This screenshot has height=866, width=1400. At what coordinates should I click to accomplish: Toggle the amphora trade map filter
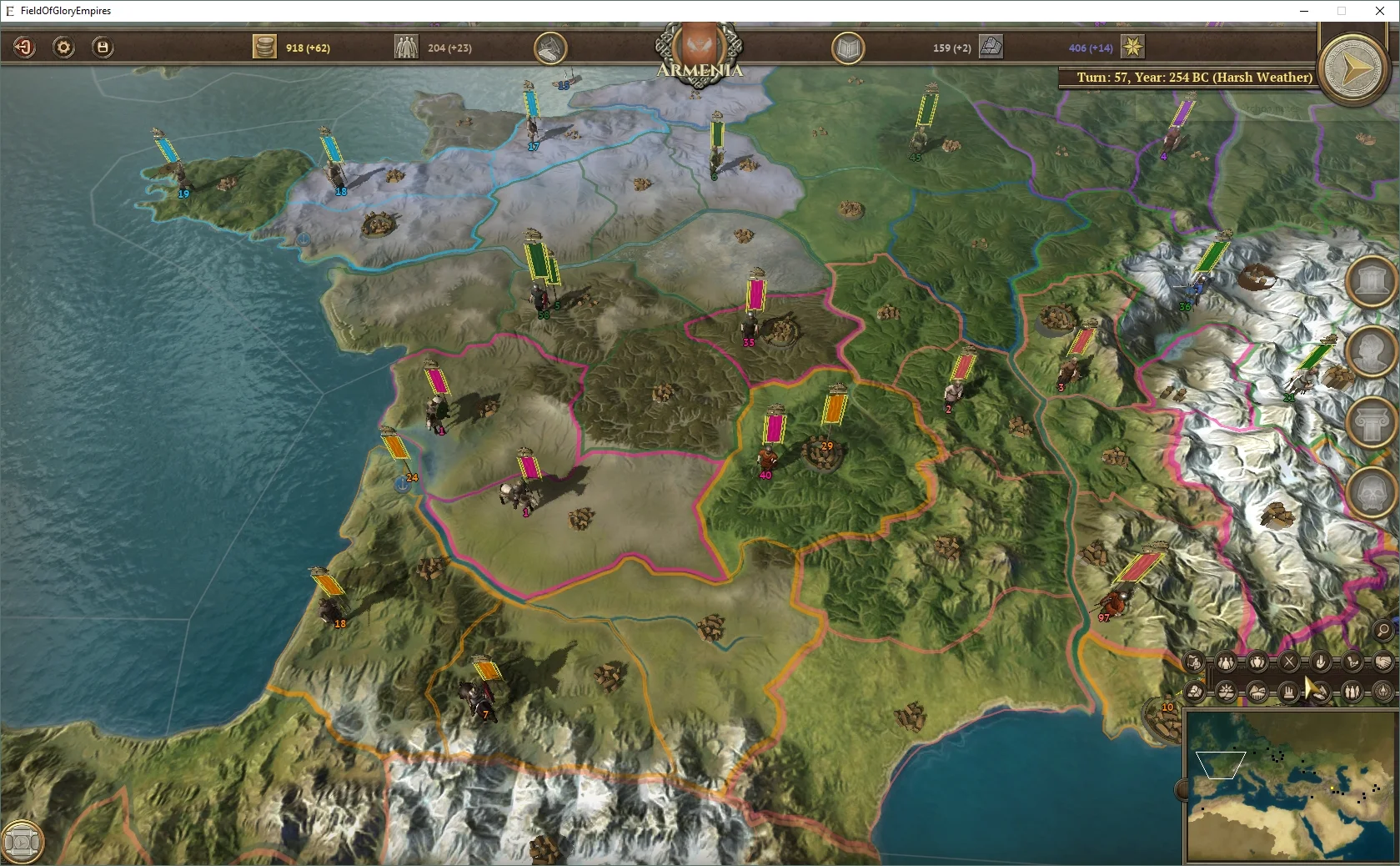[x=1256, y=663]
